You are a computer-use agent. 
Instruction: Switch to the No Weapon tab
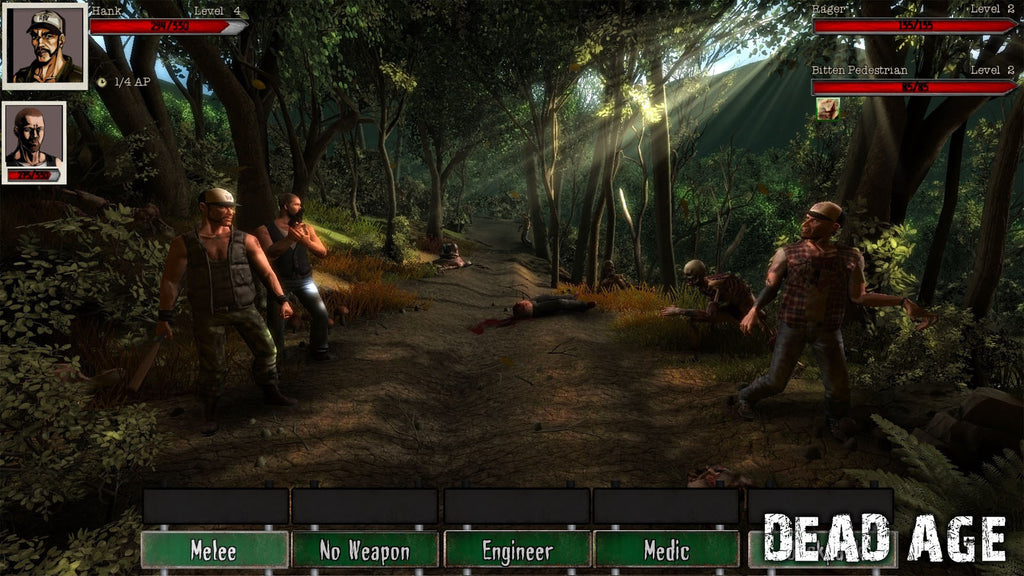[x=365, y=550]
